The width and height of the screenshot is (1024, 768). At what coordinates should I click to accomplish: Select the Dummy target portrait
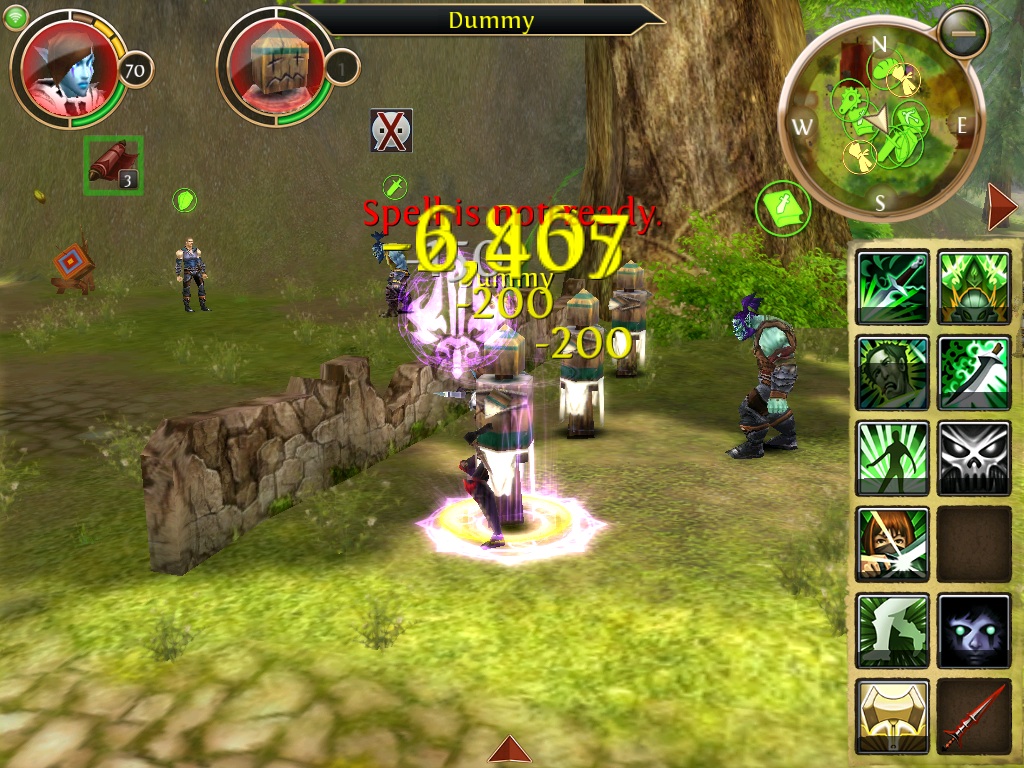pos(274,68)
